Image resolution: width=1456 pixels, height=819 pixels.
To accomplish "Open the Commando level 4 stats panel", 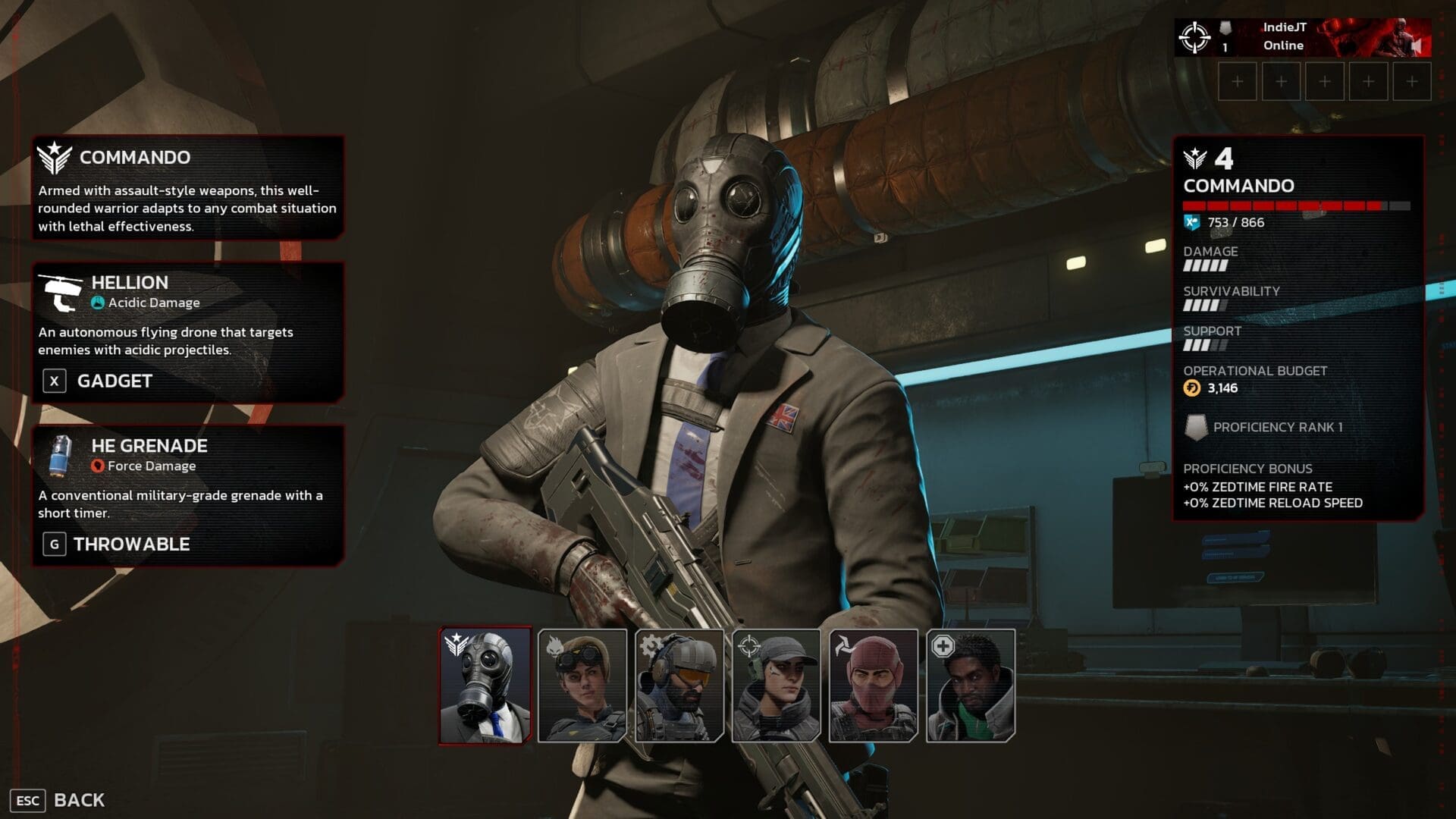I will click(x=1298, y=328).
